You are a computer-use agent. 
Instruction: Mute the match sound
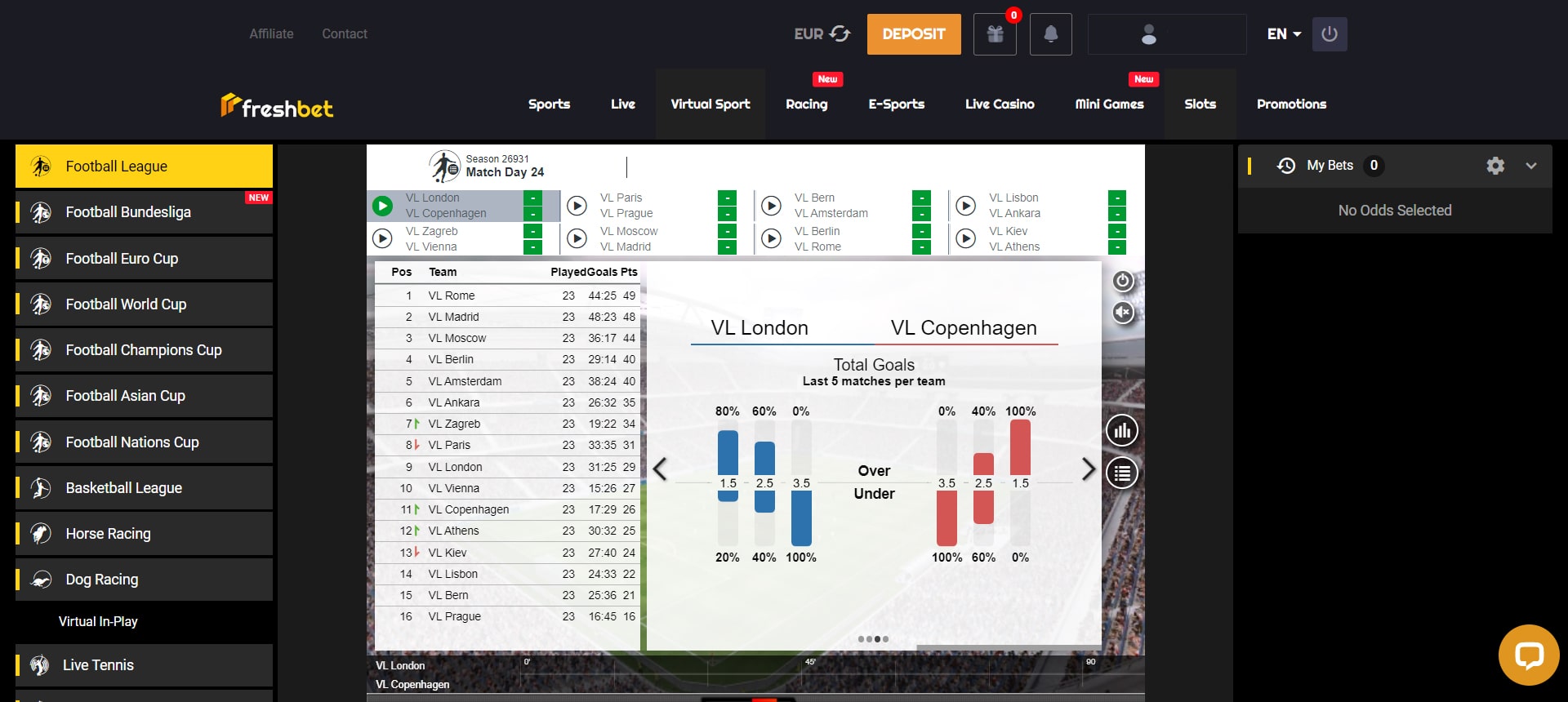[x=1123, y=313]
